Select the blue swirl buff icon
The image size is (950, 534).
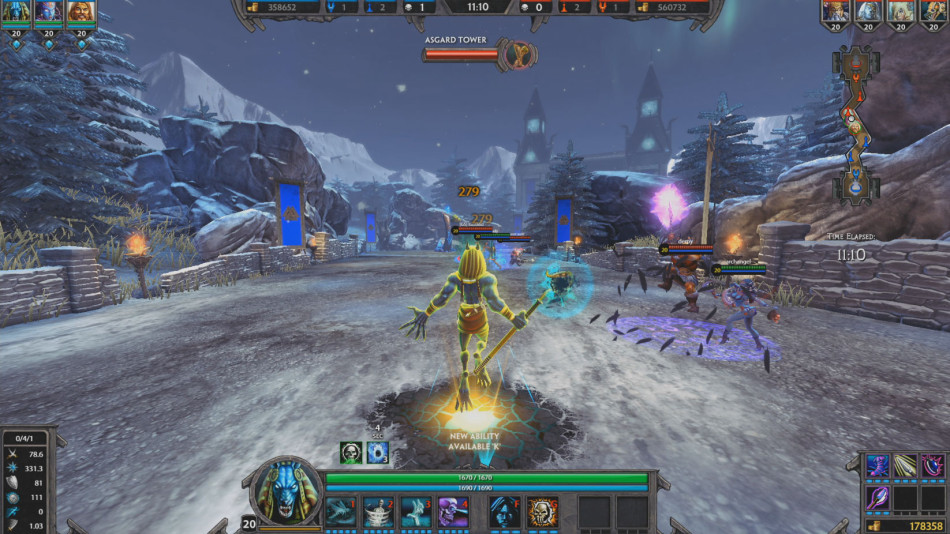pyautogui.click(x=377, y=452)
